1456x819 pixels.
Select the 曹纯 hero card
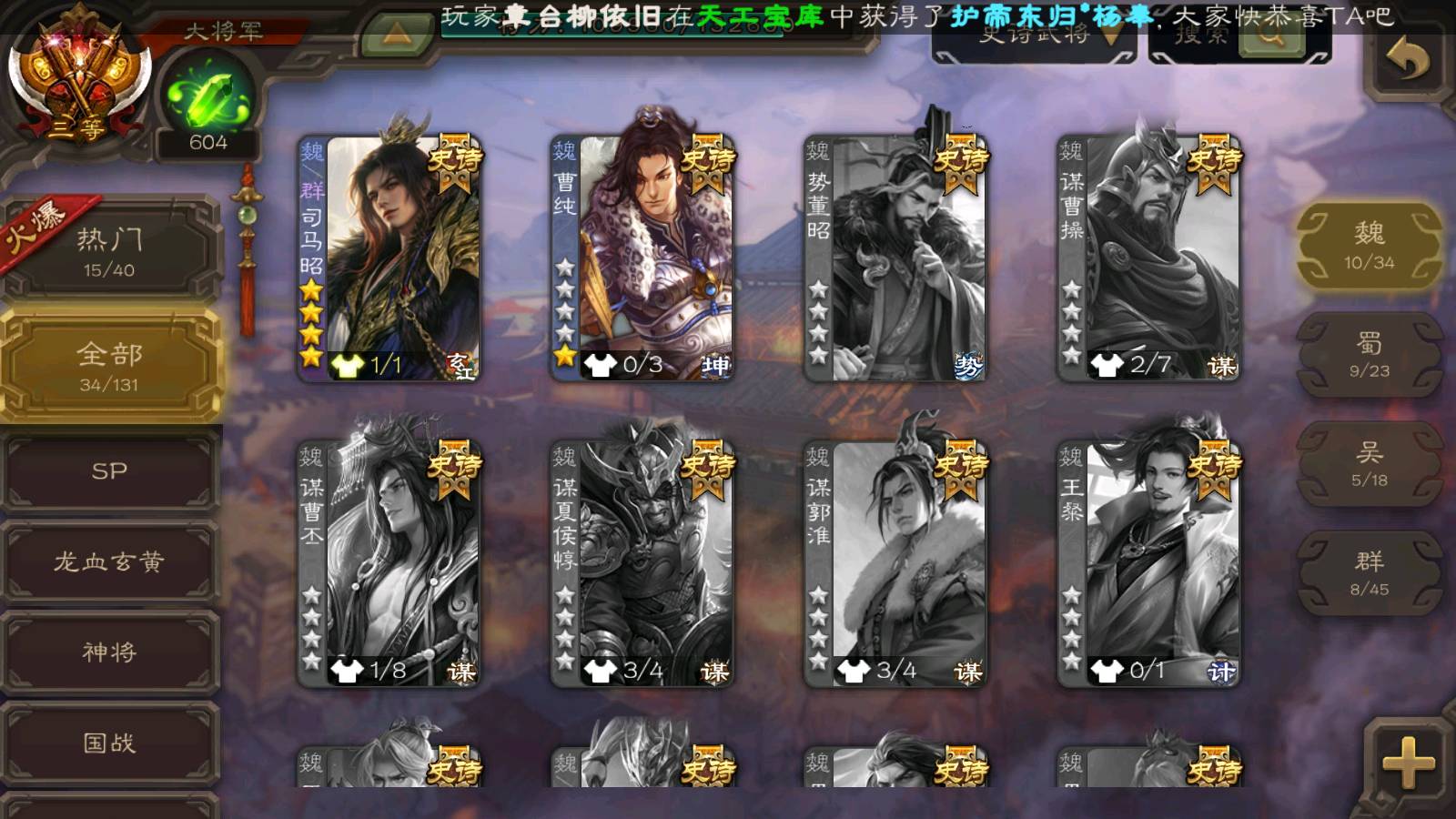tap(642, 259)
